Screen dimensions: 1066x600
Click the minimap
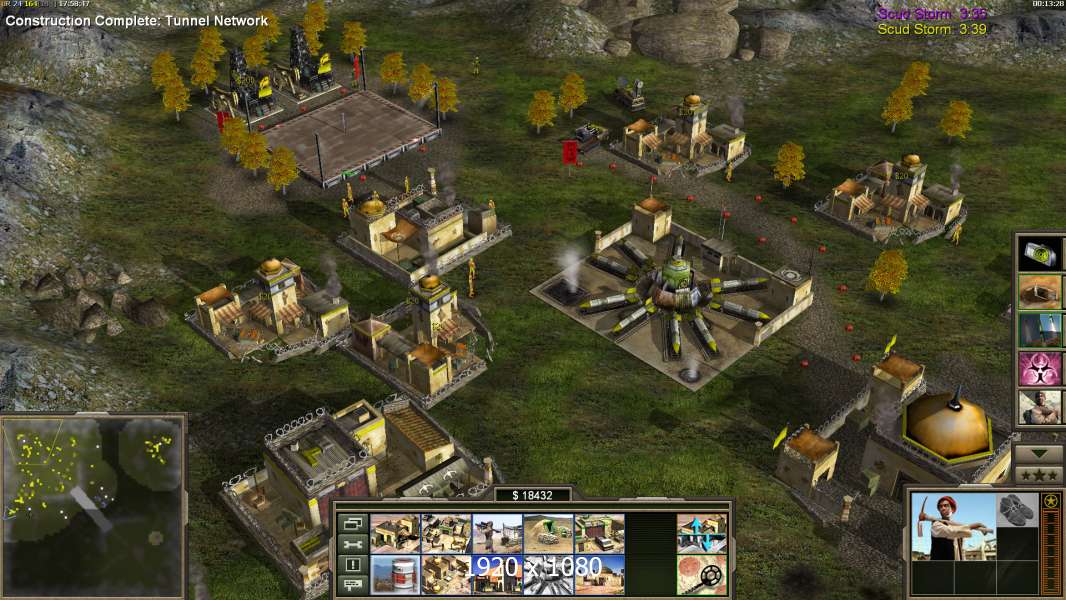coord(93,506)
